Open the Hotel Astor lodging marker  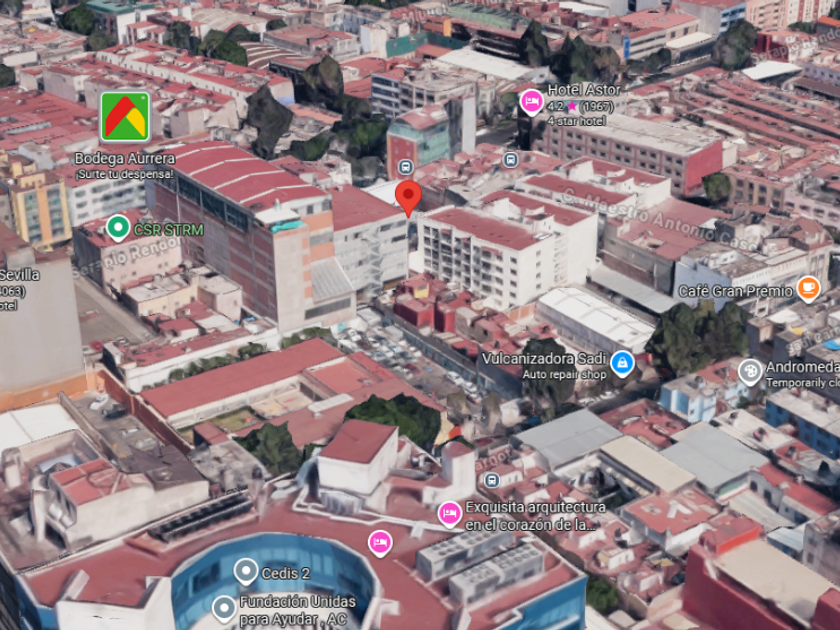[x=531, y=102]
